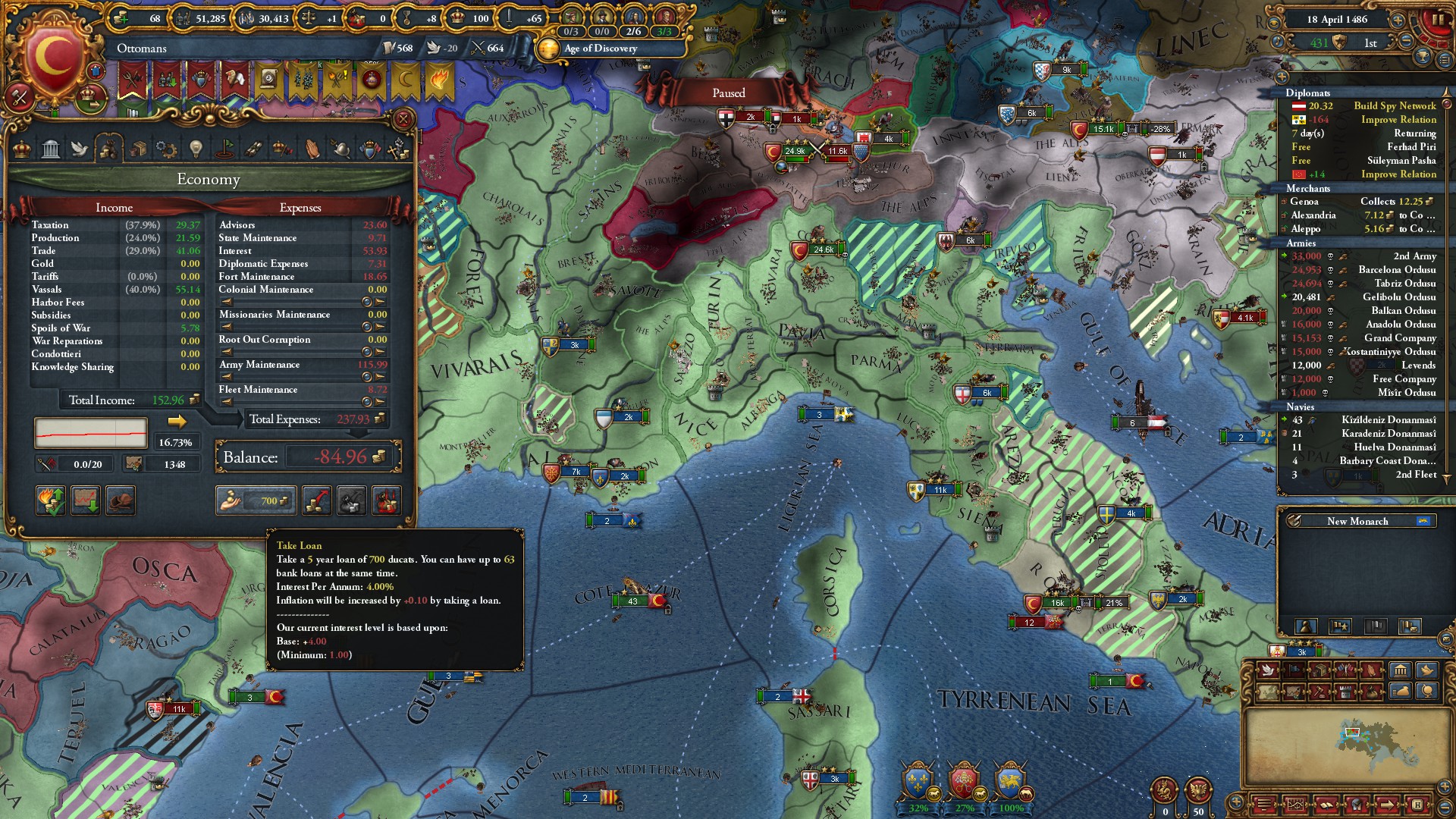Open the achievements trophy button
Image resolution: width=1456 pixels, height=819 pixels.
point(1423,58)
